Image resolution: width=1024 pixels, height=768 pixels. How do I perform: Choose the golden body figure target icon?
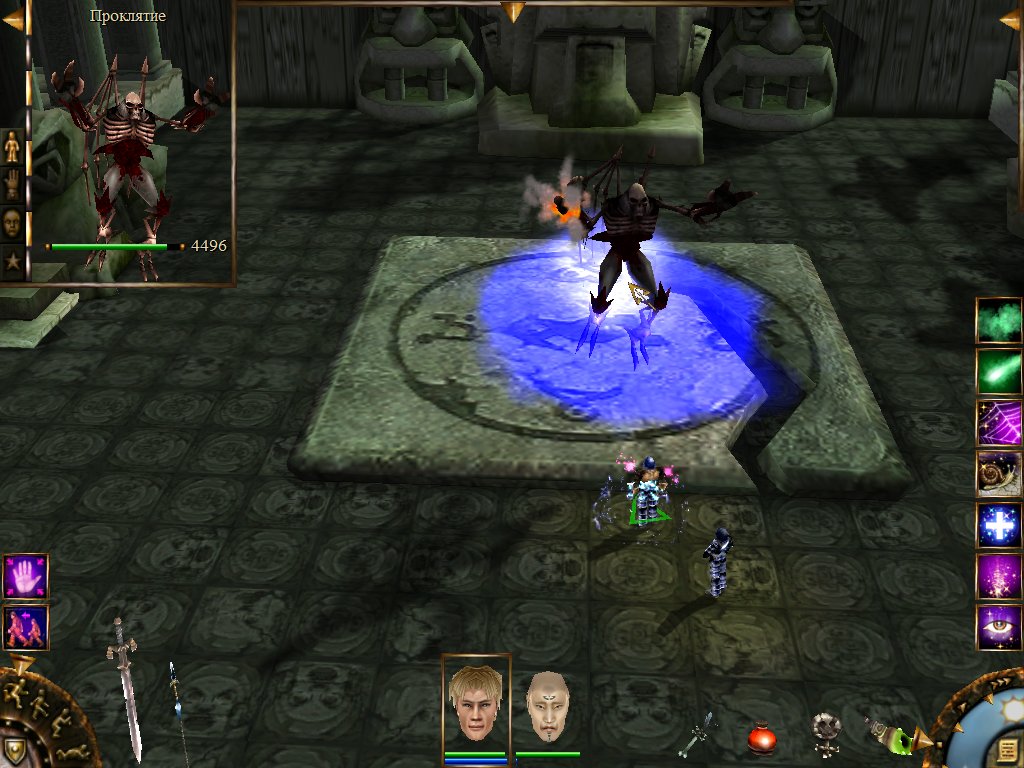click(13, 148)
